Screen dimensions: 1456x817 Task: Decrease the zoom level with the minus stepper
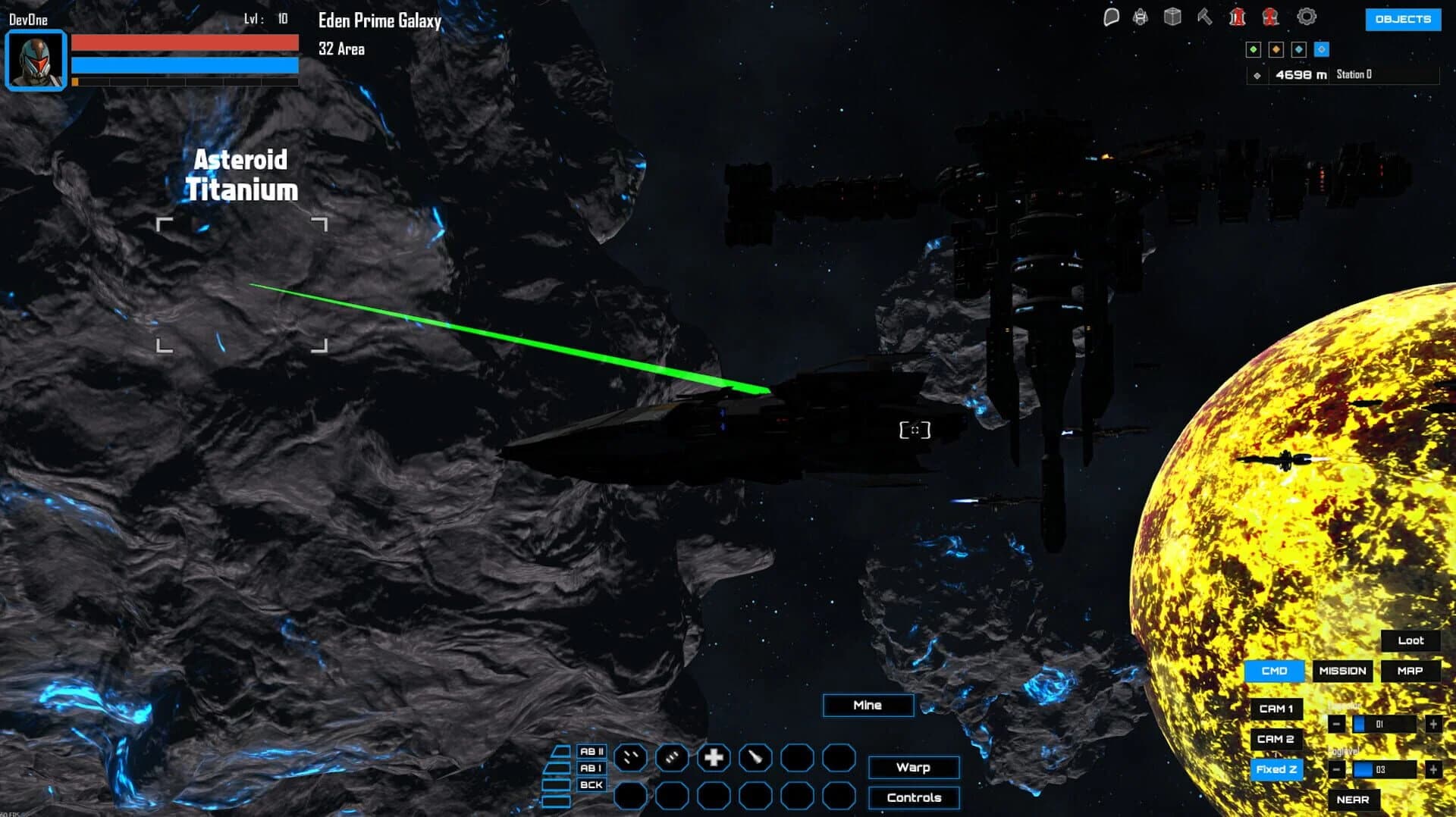pos(1337,724)
